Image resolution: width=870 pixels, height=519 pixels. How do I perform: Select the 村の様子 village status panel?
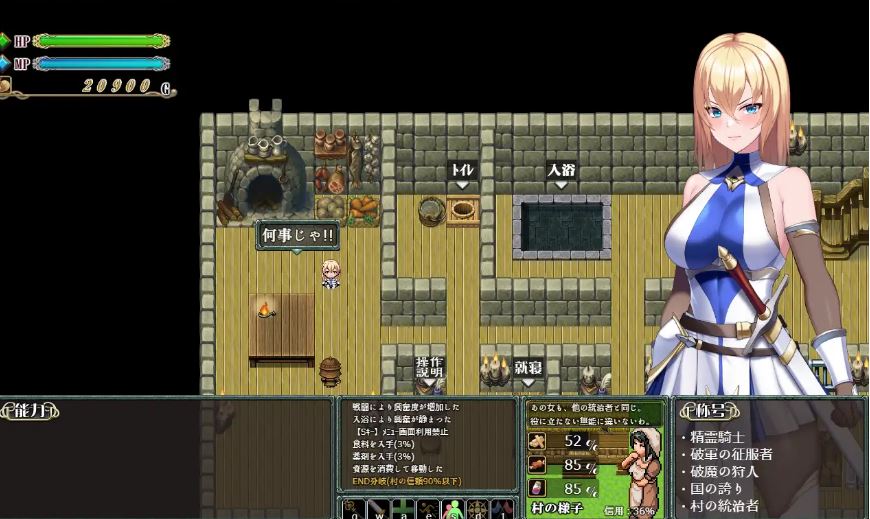coord(562,509)
